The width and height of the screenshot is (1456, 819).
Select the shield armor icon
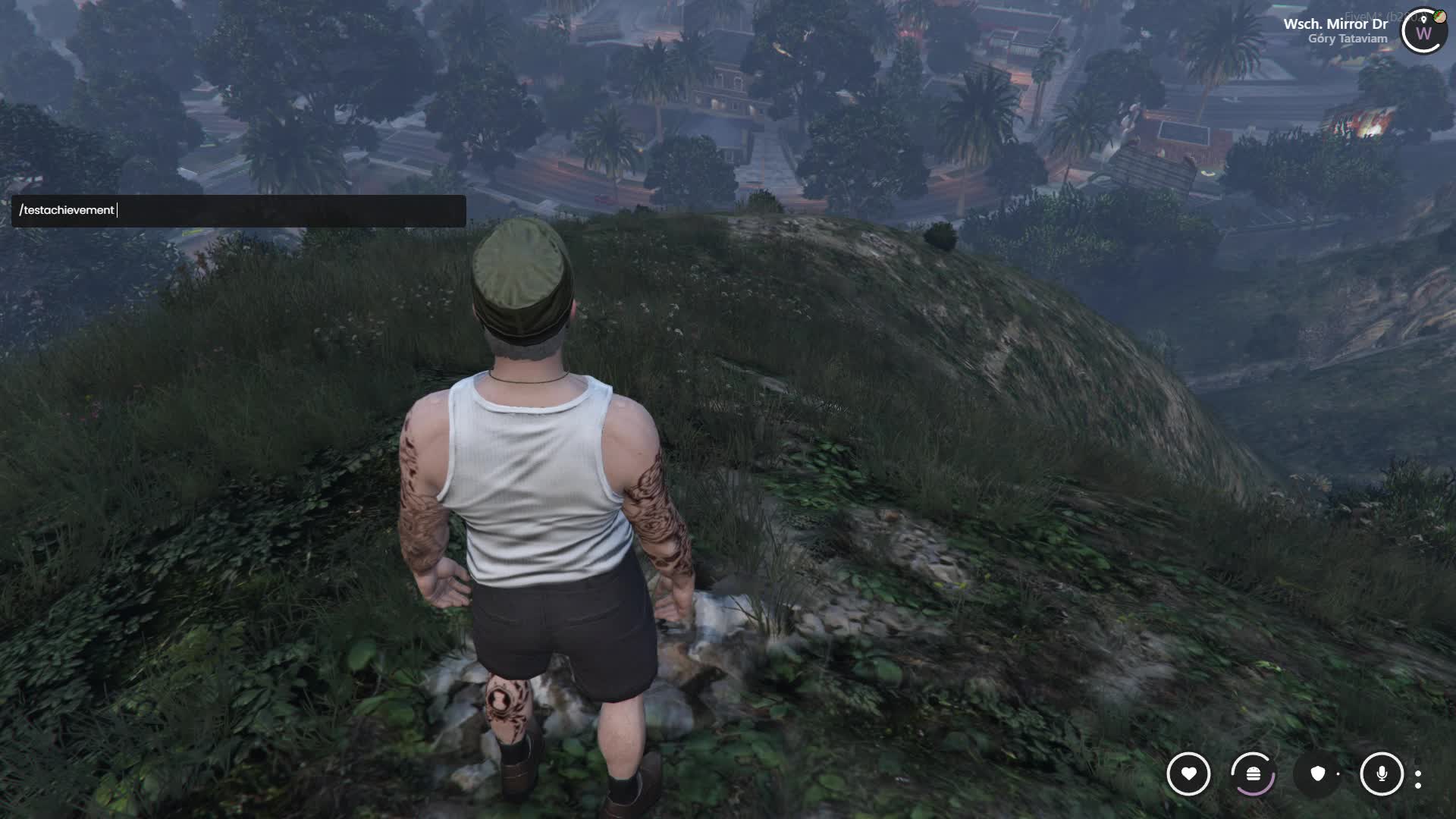pos(1318,773)
